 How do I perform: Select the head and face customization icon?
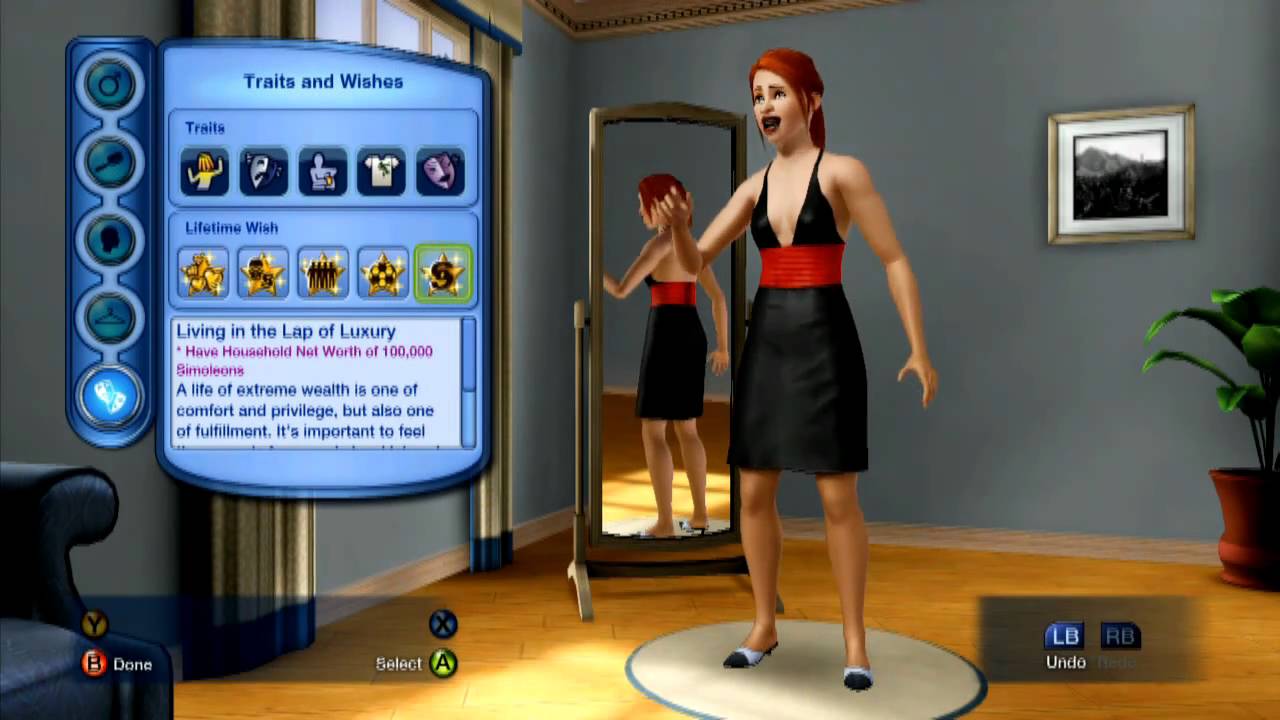110,240
